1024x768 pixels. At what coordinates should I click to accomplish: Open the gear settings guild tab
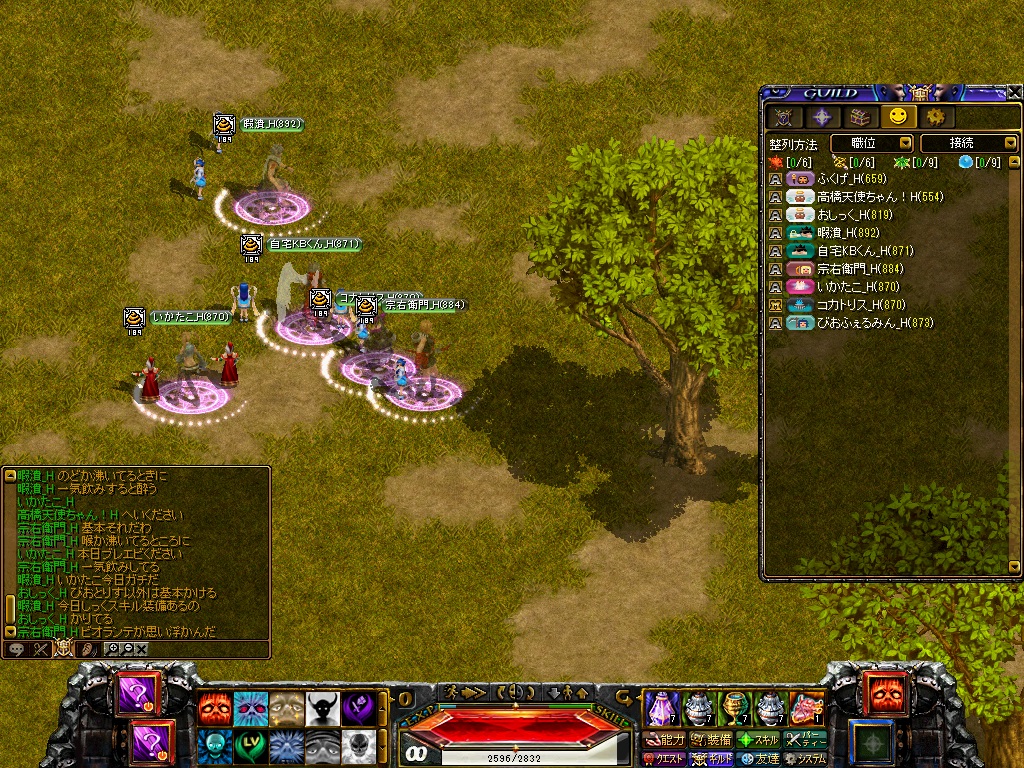tap(936, 117)
